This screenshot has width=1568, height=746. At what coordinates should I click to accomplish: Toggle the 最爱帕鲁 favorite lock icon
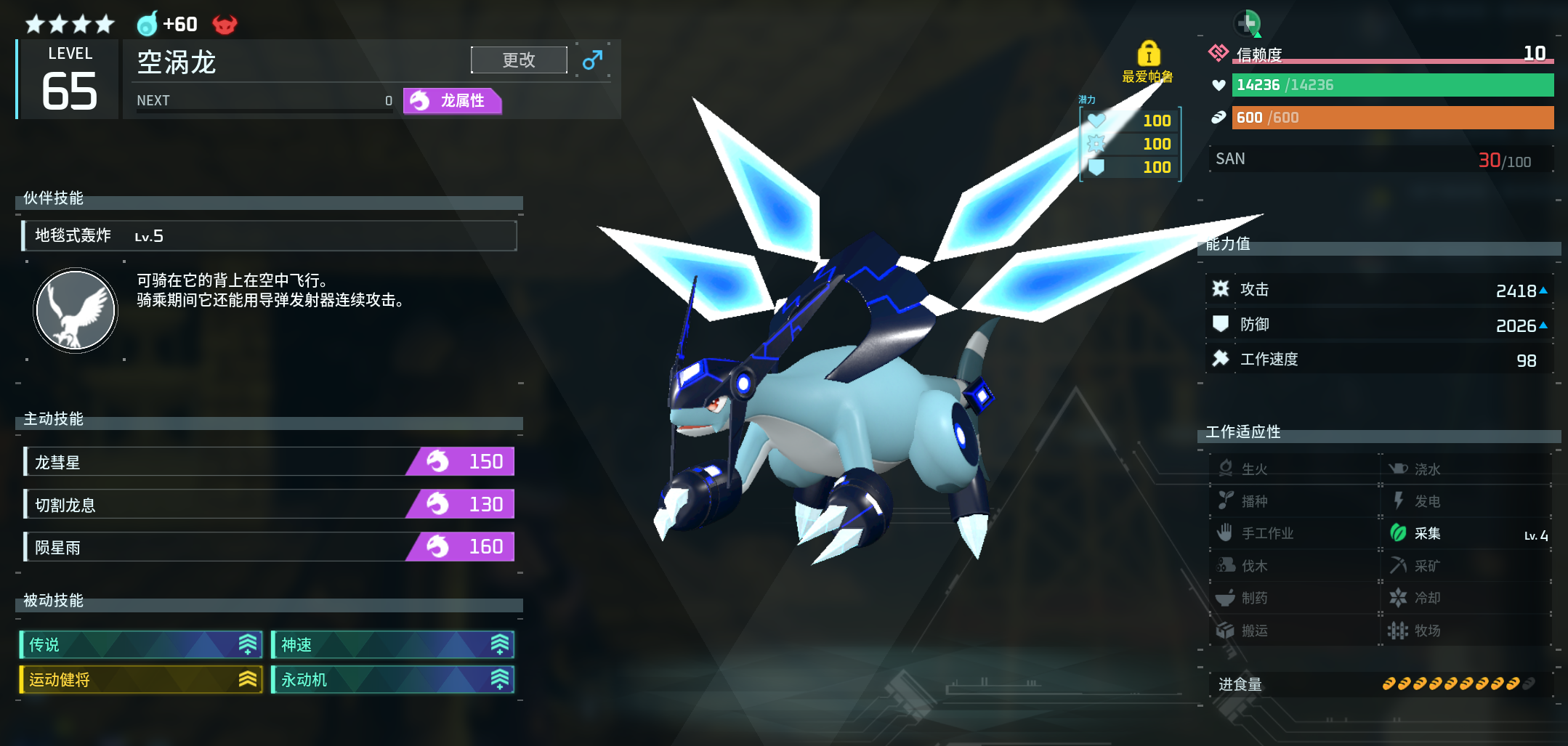point(1148,54)
